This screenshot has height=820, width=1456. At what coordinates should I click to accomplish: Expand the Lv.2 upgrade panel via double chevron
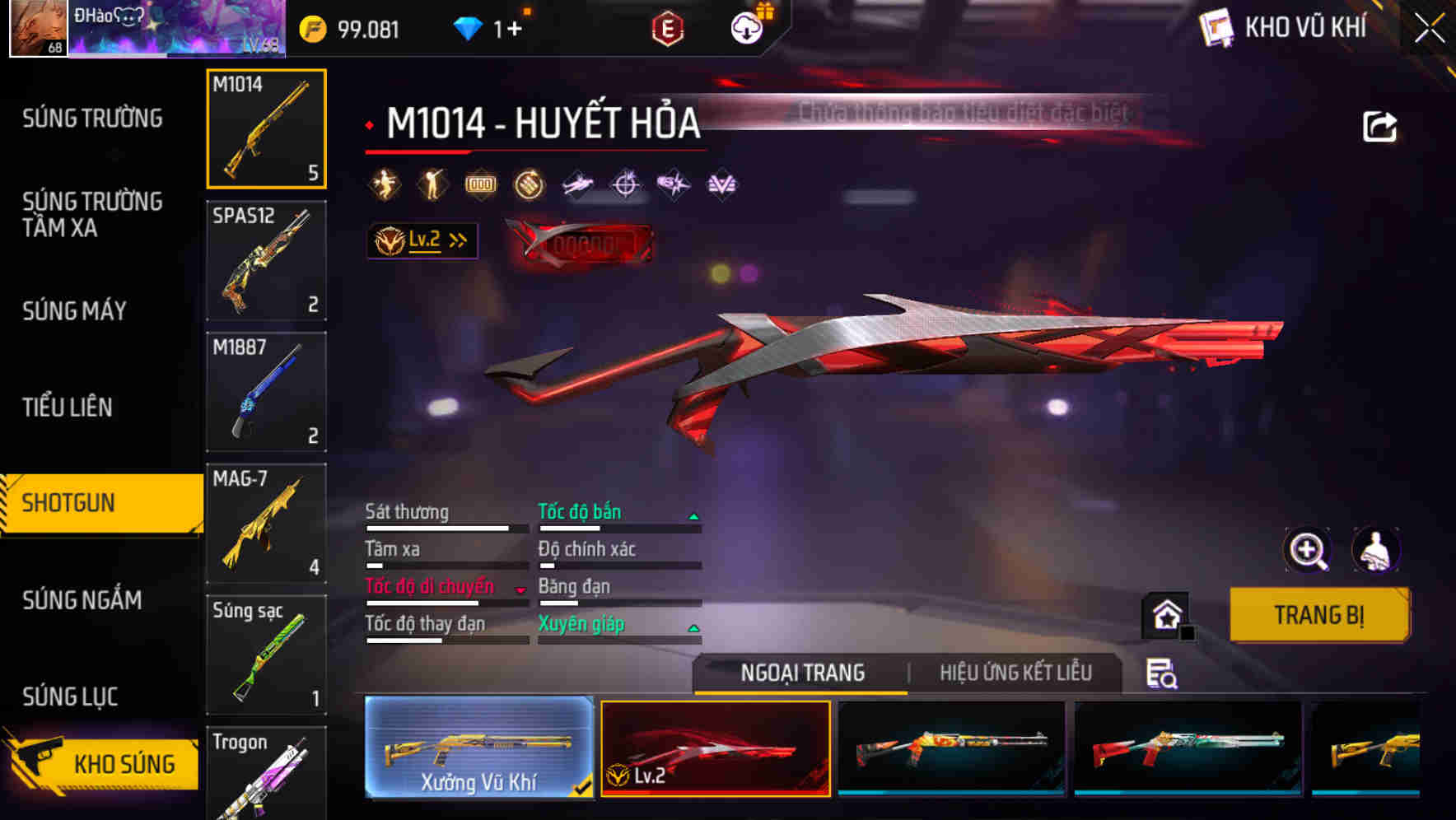[455, 240]
